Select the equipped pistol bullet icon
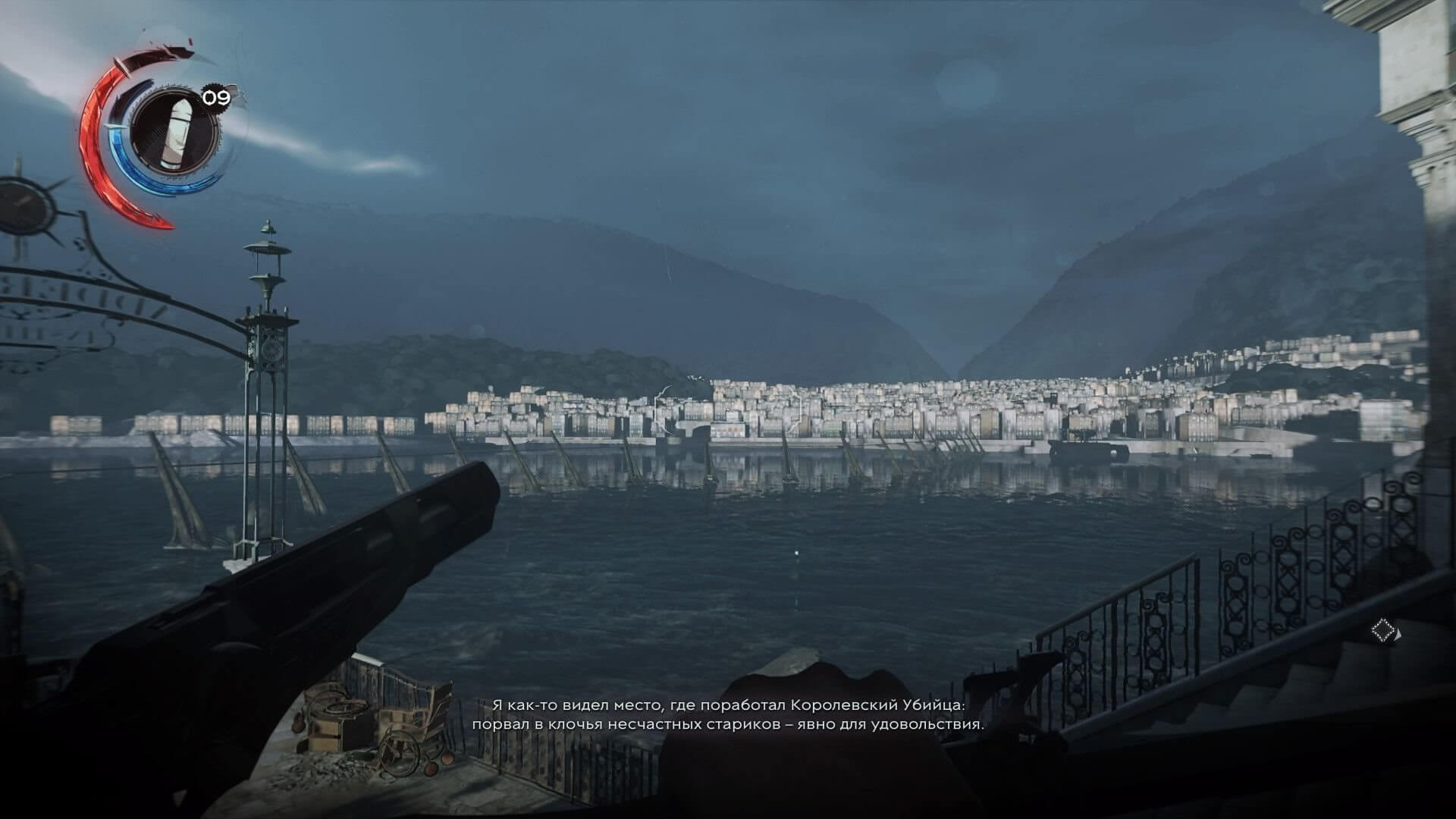Viewport: 1456px width, 819px height. click(174, 130)
